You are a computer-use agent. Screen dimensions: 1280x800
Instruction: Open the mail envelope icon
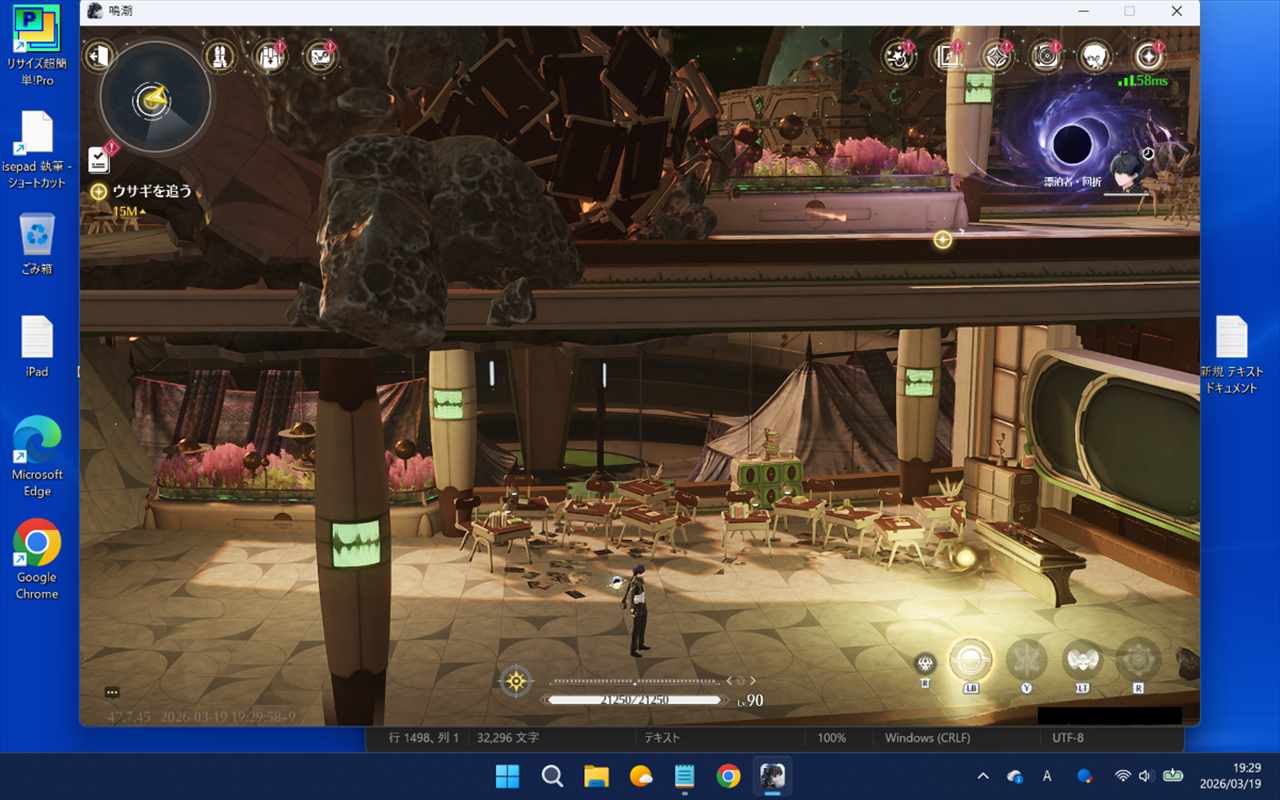pyautogui.click(x=320, y=56)
